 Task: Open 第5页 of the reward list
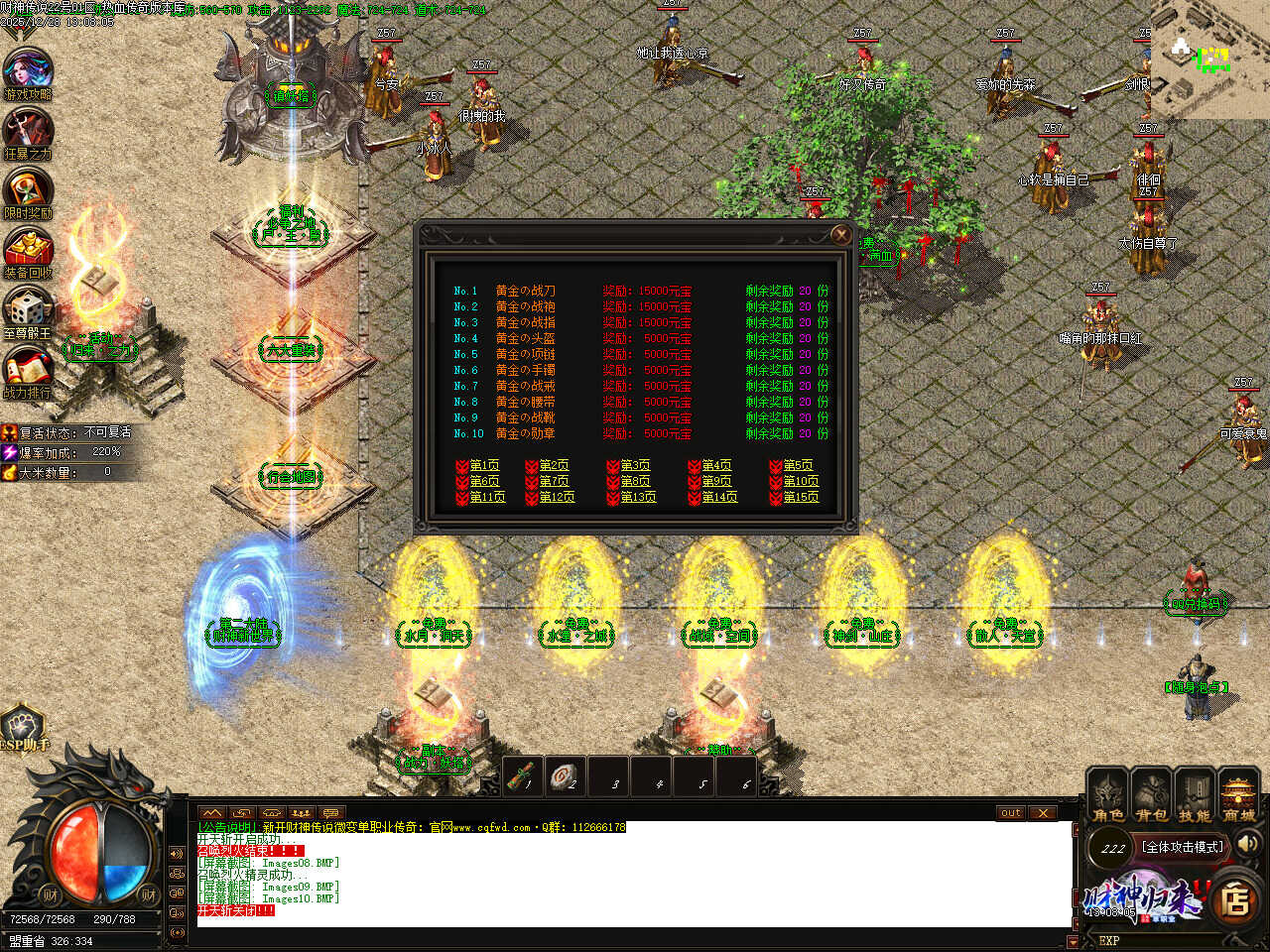[797, 465]
